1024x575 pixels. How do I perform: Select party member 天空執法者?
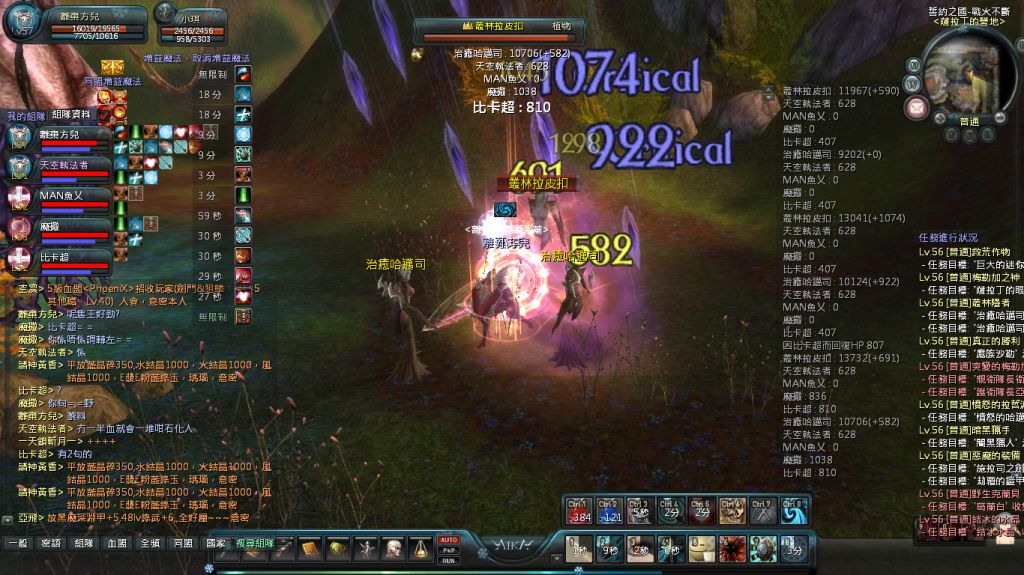[x=62, y=164]
